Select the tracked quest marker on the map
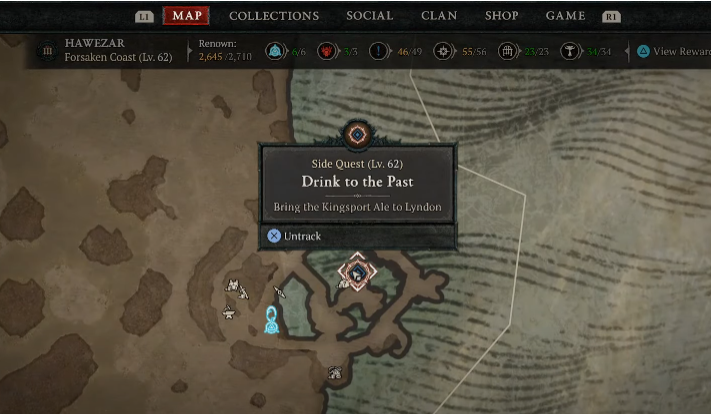The width and height of the screenshot is (711, 414). coord(354,271)
